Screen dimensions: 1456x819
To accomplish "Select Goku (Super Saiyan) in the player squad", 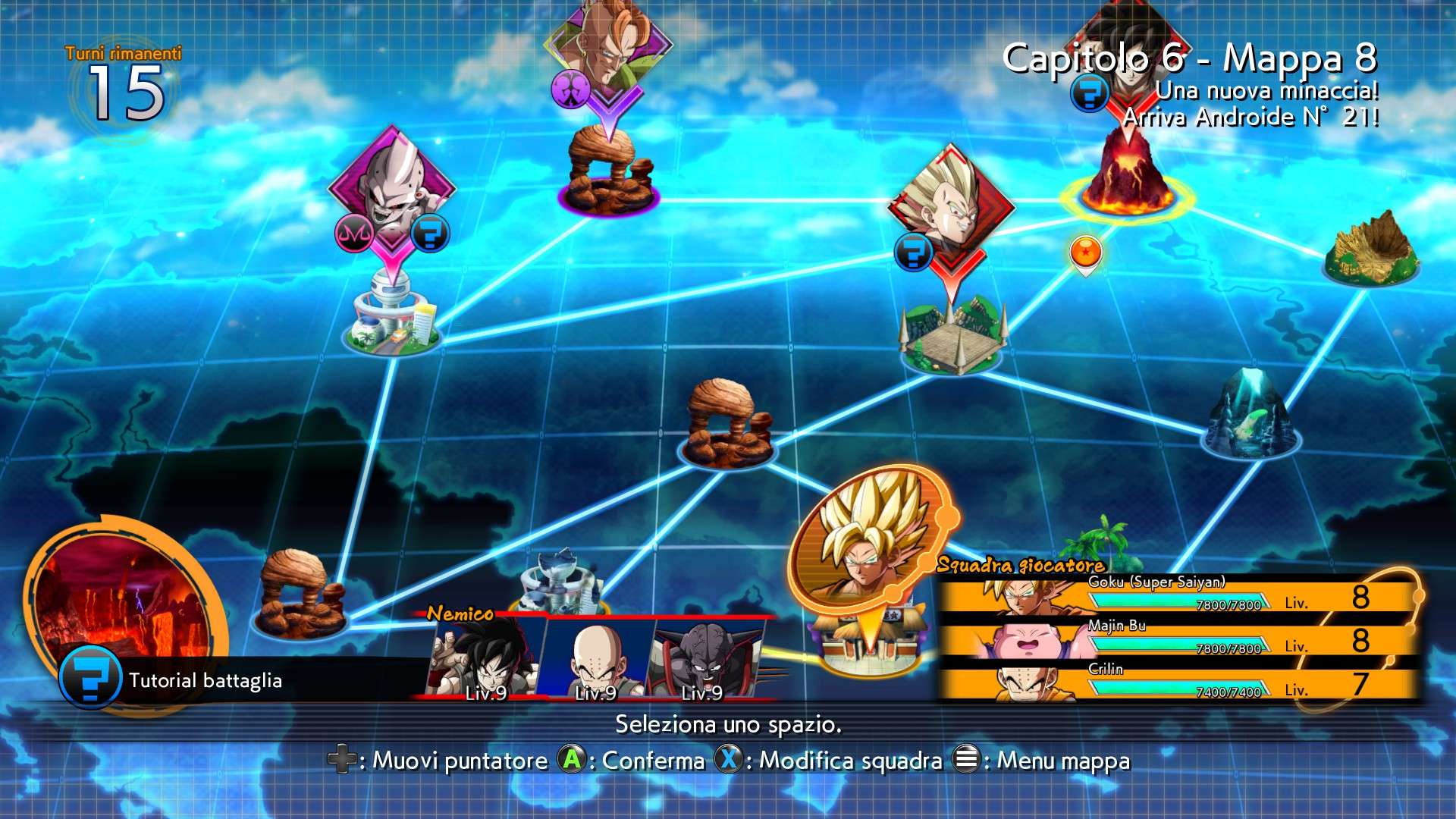I will 1175,595.
